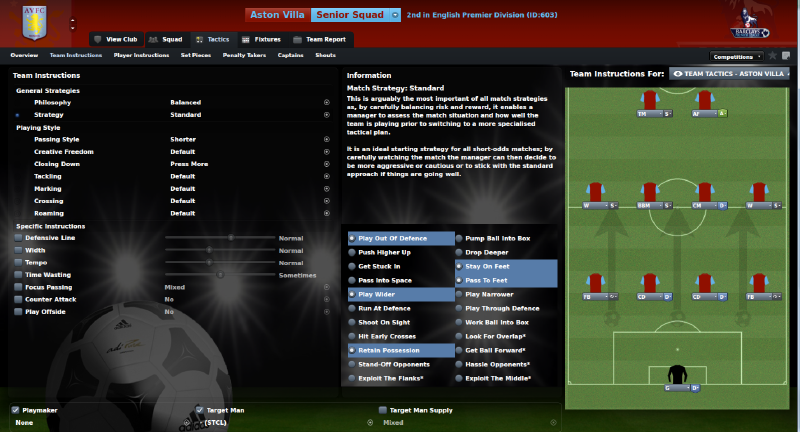Image resolution: width=800 pixels, height=432 pixels.
Task: Go to the Overview sub-tab
Action: pyautogui.click(x=24, y=55)
